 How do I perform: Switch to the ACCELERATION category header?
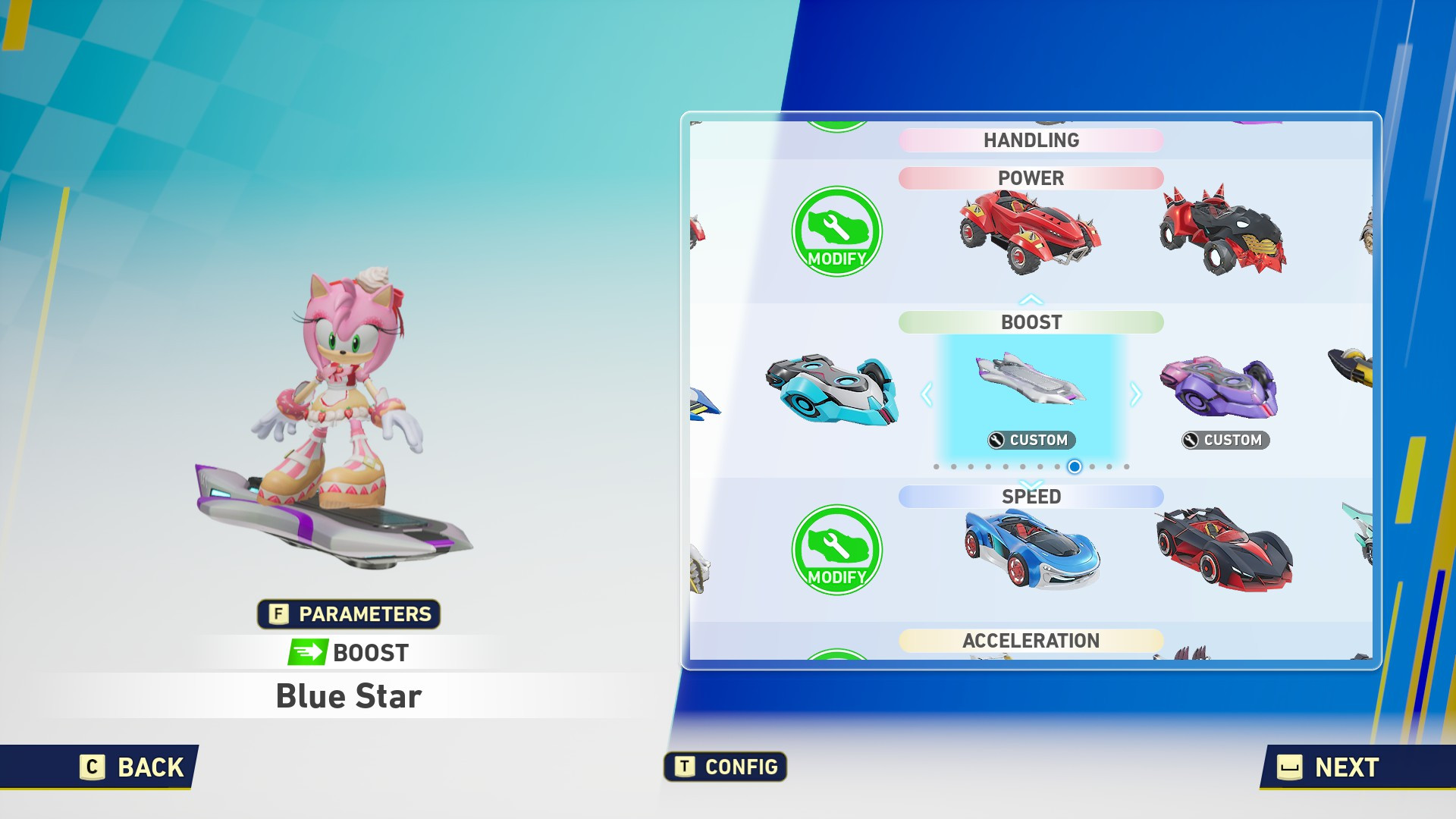1030,641
